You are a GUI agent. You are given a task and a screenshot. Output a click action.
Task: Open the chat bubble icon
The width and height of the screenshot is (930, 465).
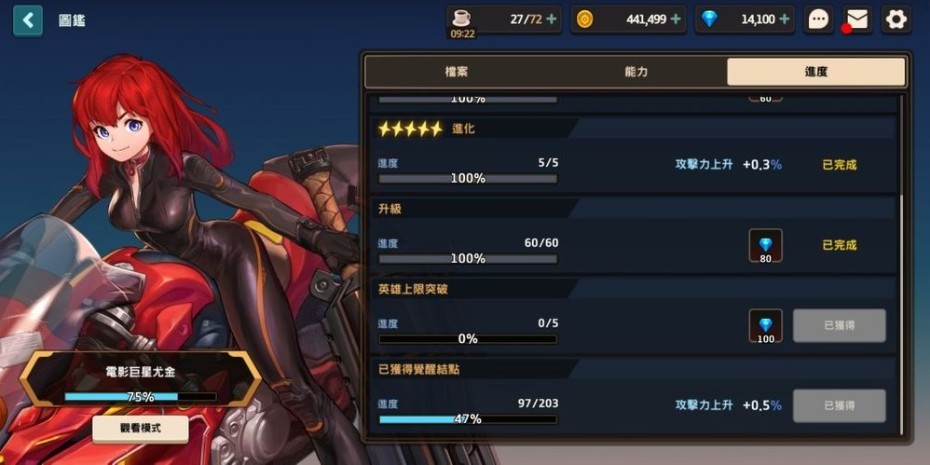pos(819,19)
